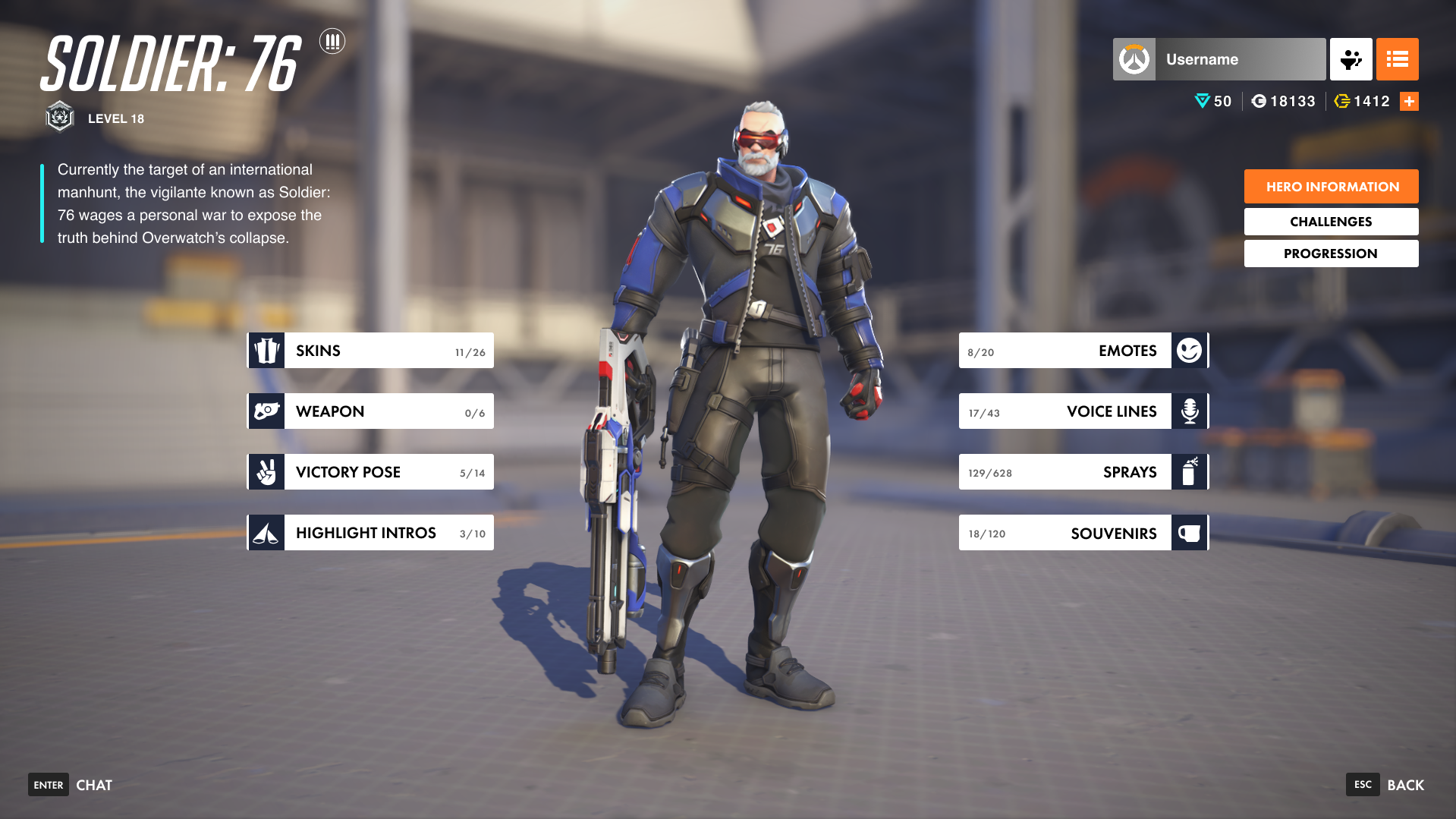Viewport: 1456px width, 819px height.
Task: Open Victory Pose collection
Action: tap(370, 472)
